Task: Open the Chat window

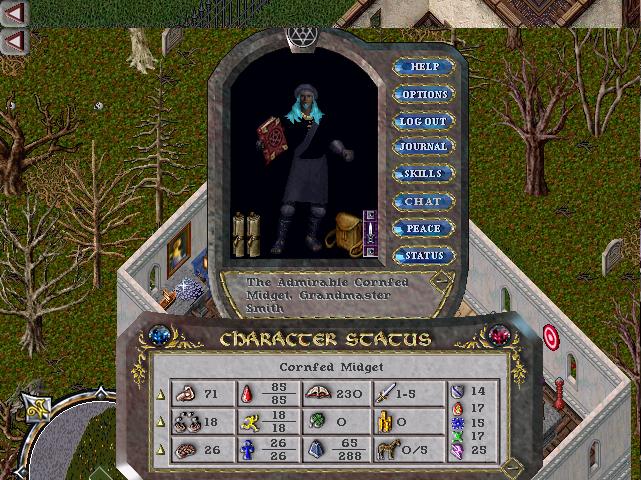Action: pyautogui.click(x=424, y=201)
